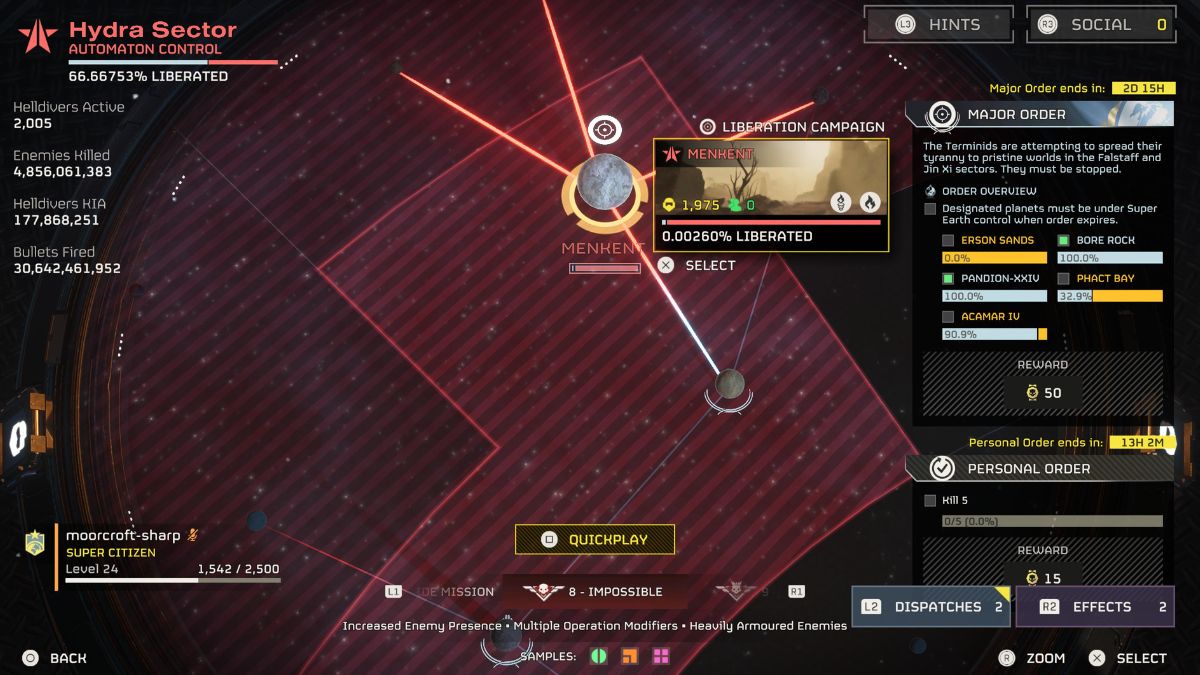View the Order Overview entry

[988, 191]
